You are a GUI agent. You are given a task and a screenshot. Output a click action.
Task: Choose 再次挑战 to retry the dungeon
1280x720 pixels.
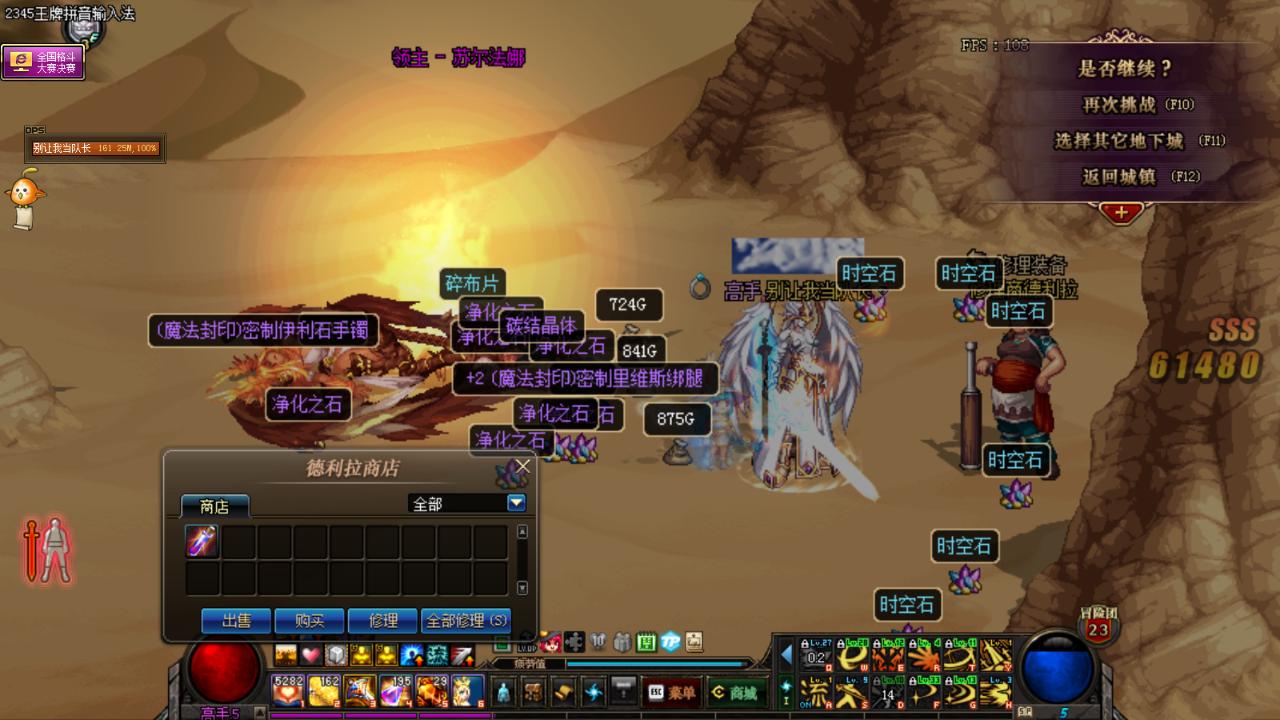coord(1137,104)
